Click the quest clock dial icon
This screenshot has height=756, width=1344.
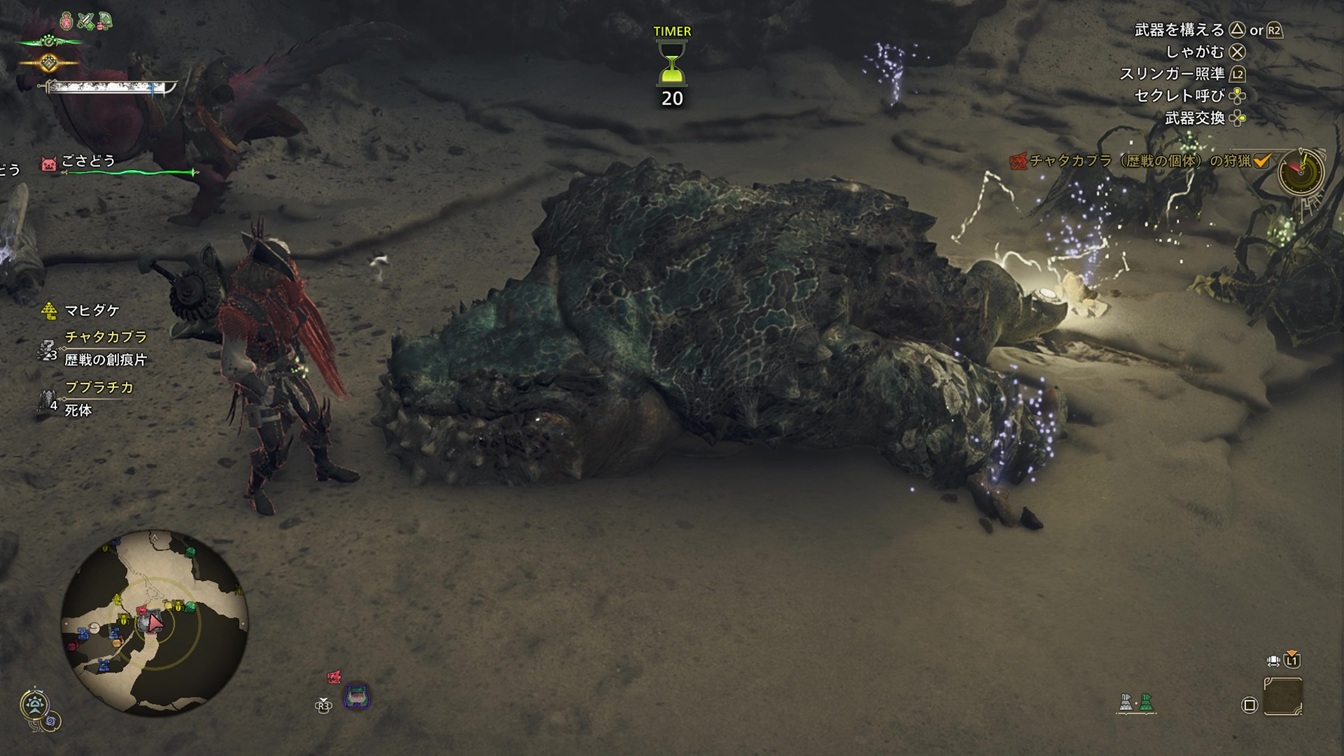(1298, 172)
